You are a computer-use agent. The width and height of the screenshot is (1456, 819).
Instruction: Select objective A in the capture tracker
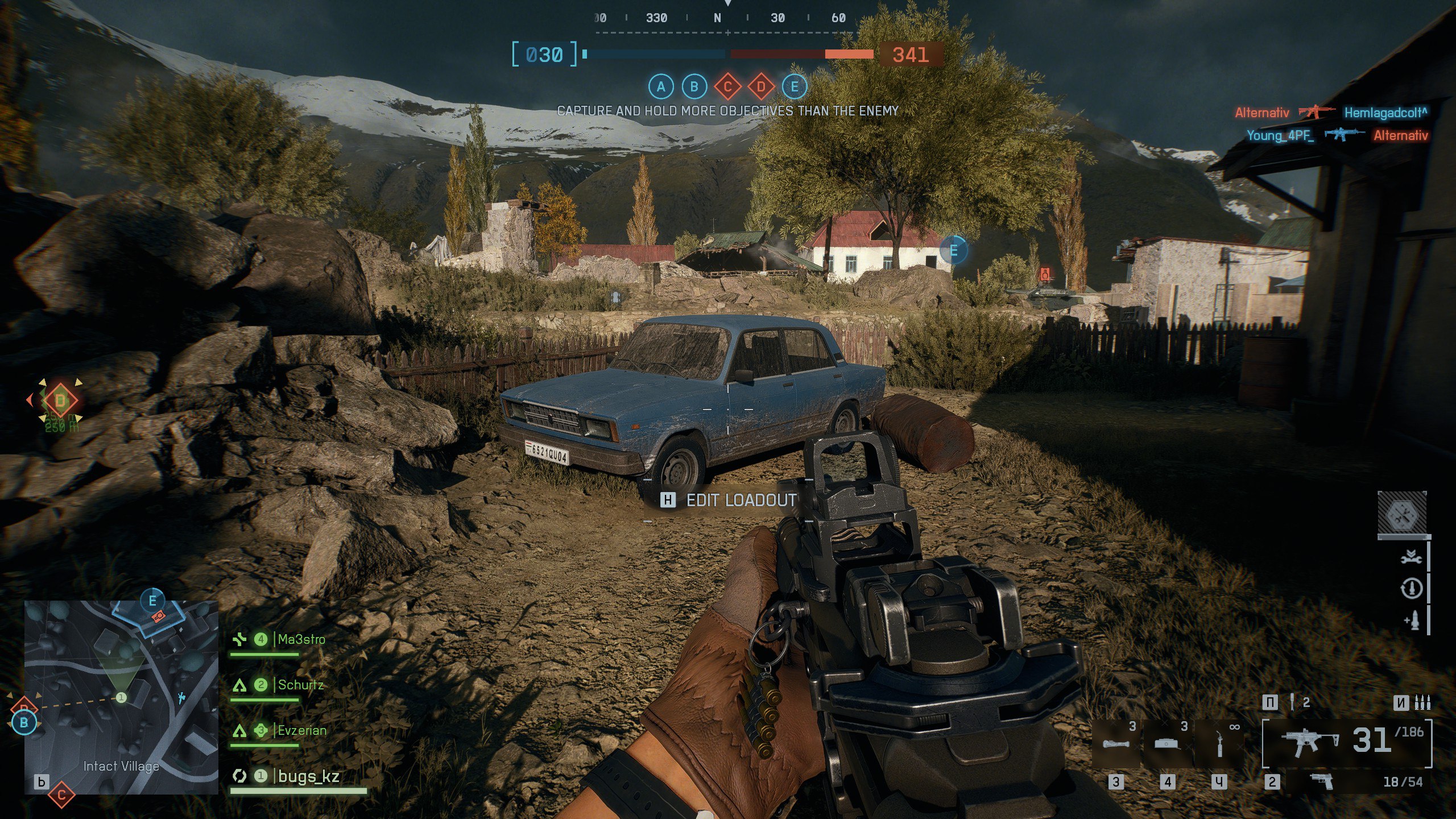point(660,87)
